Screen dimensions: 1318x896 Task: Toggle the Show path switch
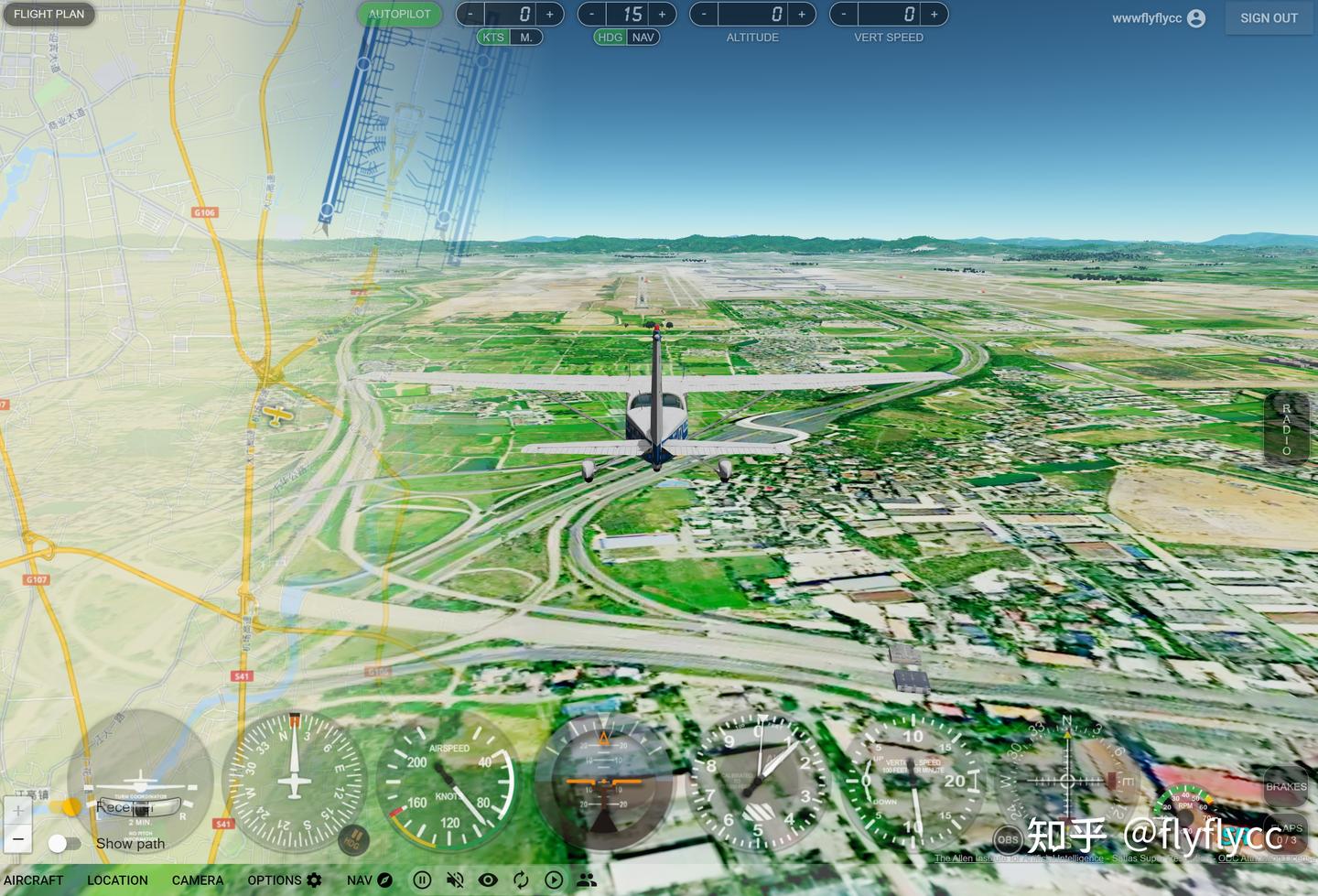64,843
